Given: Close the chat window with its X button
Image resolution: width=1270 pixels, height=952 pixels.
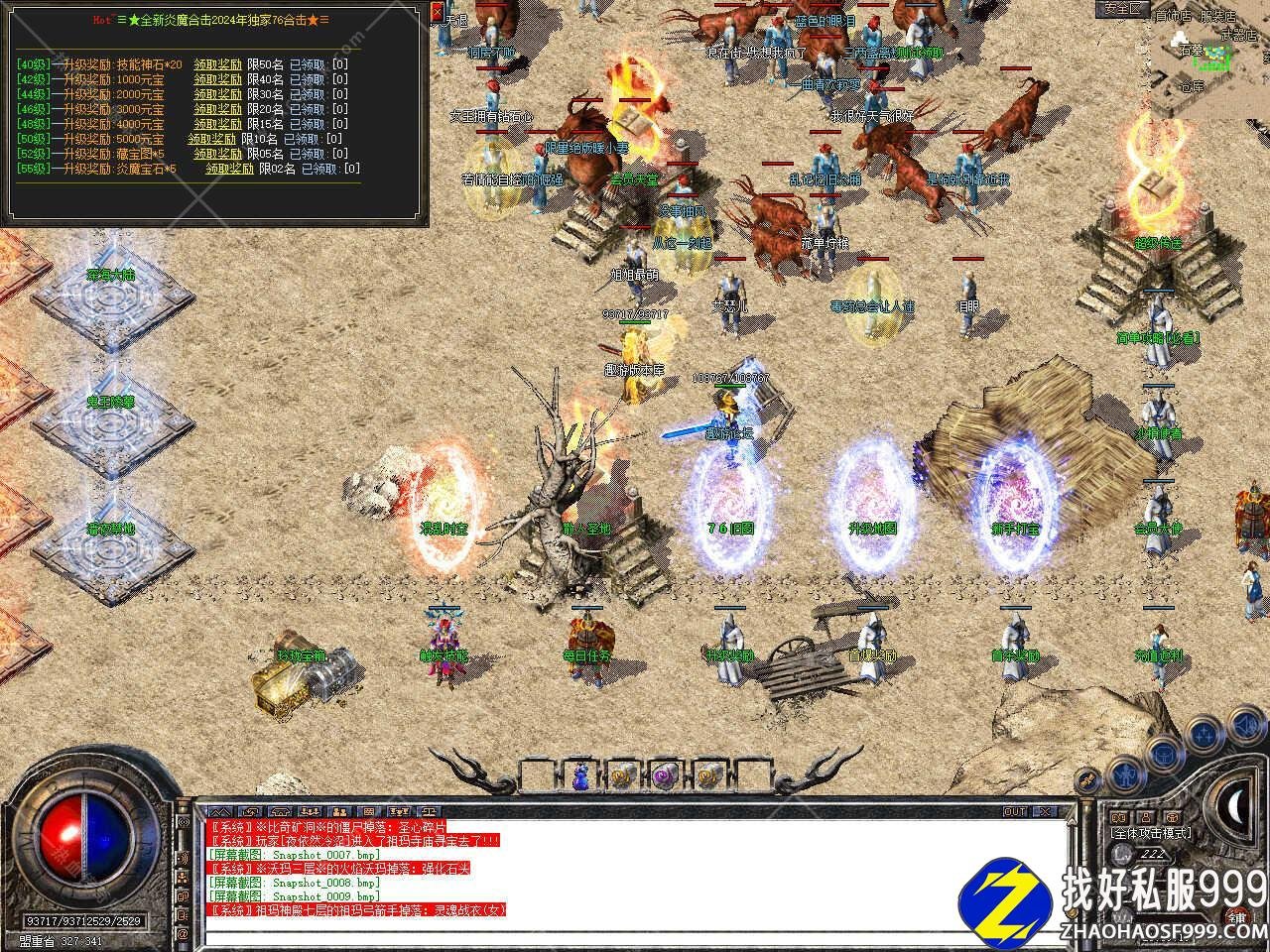Looking at the screenshot, I should tap(1043, 811).
